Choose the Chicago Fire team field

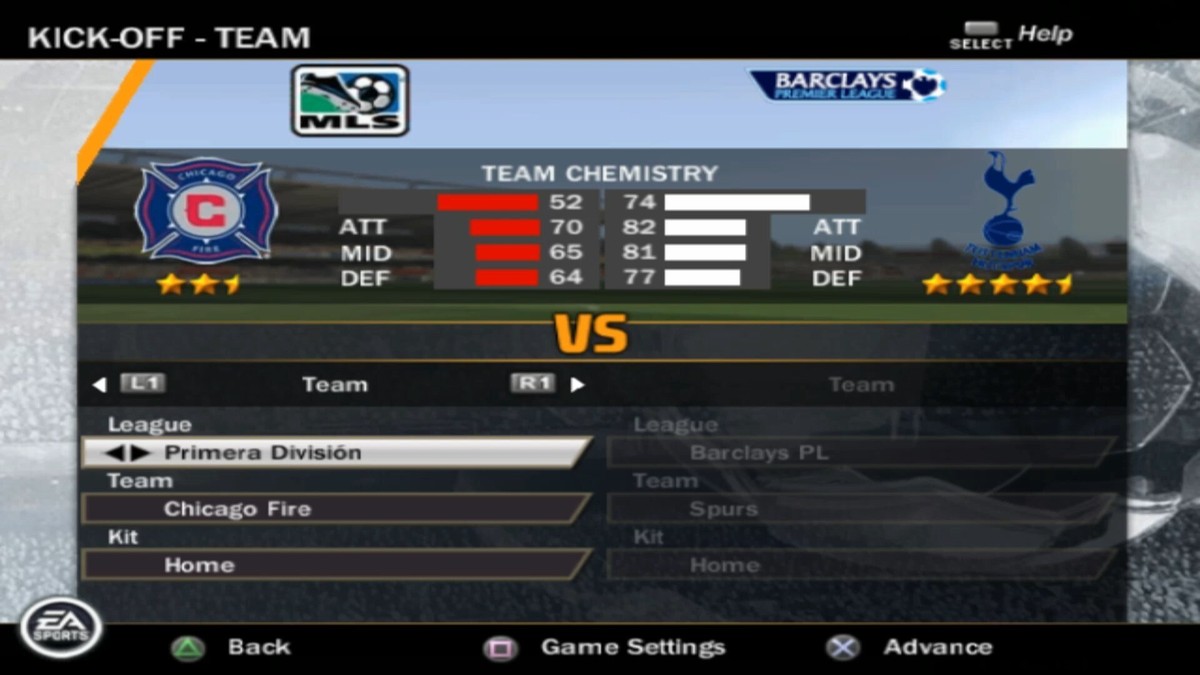click(335, 509)
